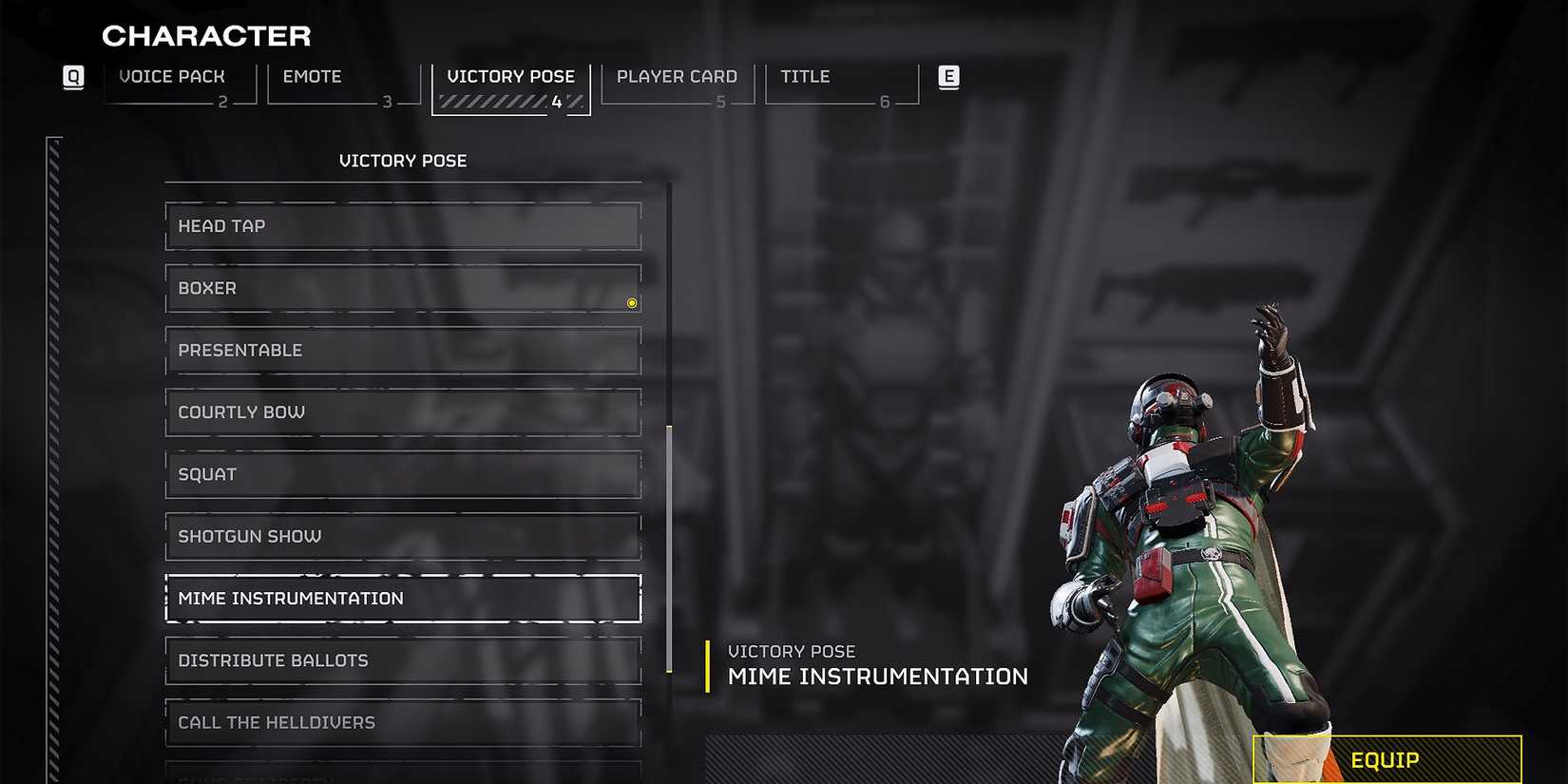Select the Head Tap victory pose
The height and width of the screenshot is (784, 1568).
(x=402, y=226)
